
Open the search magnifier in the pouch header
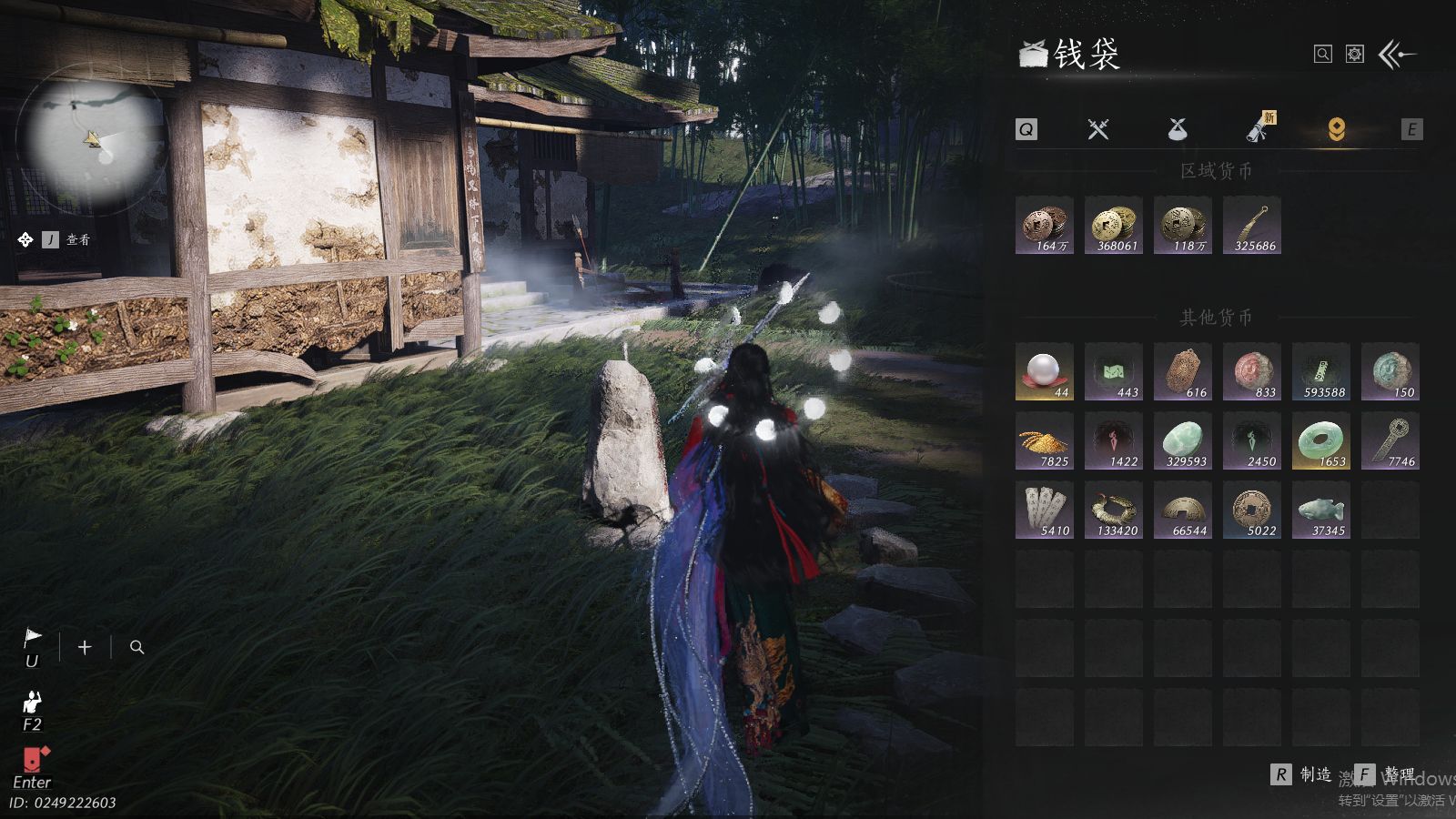coord(1323,55)
